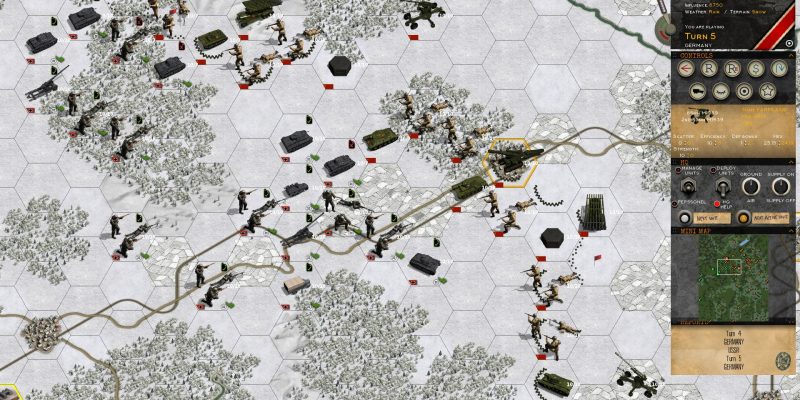Click the Next Unit button
The width and height of the screenshot is (800, 400).
[708, 218]
